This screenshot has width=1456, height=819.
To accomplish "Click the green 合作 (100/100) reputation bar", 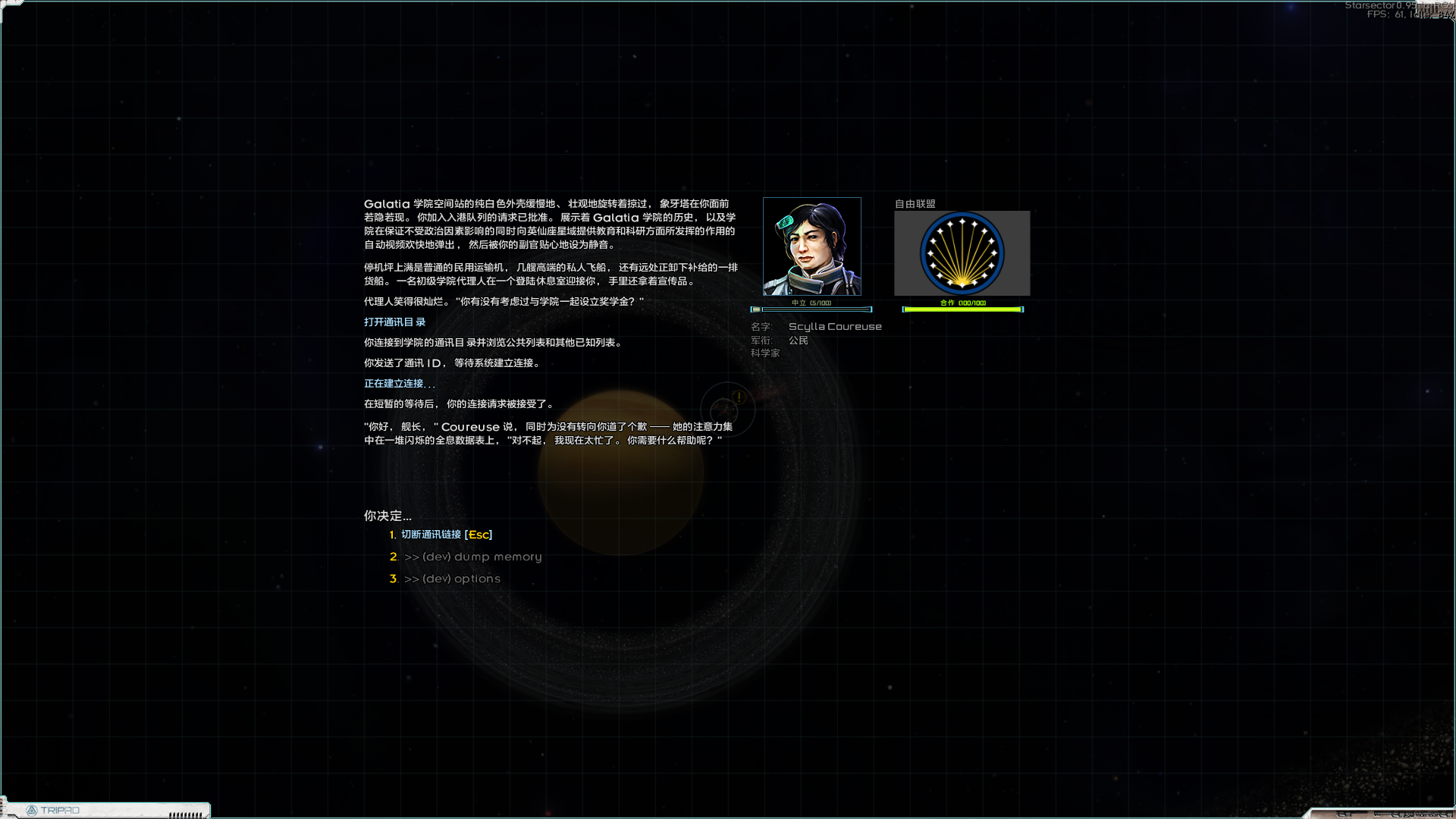I will 962,309.
